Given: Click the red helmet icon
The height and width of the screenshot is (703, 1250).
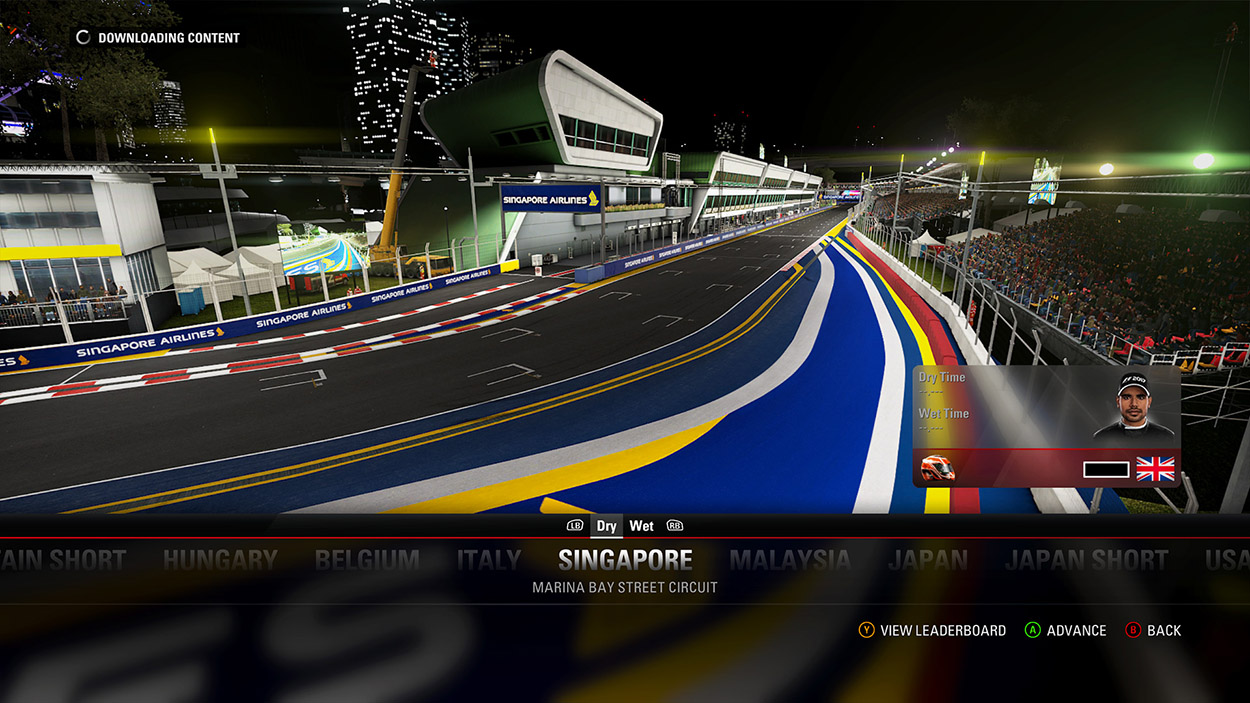Looking at the screenshot, I should click(x=937, y=468).
